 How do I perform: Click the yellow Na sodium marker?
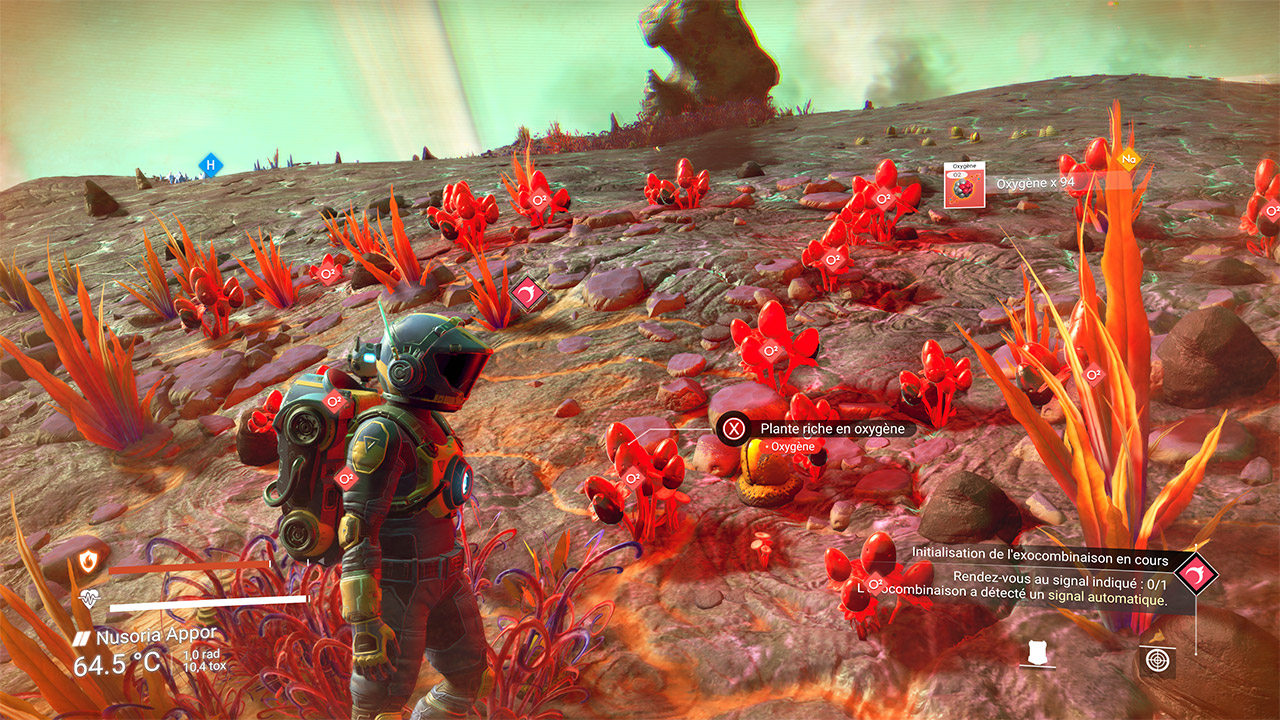1129,159
